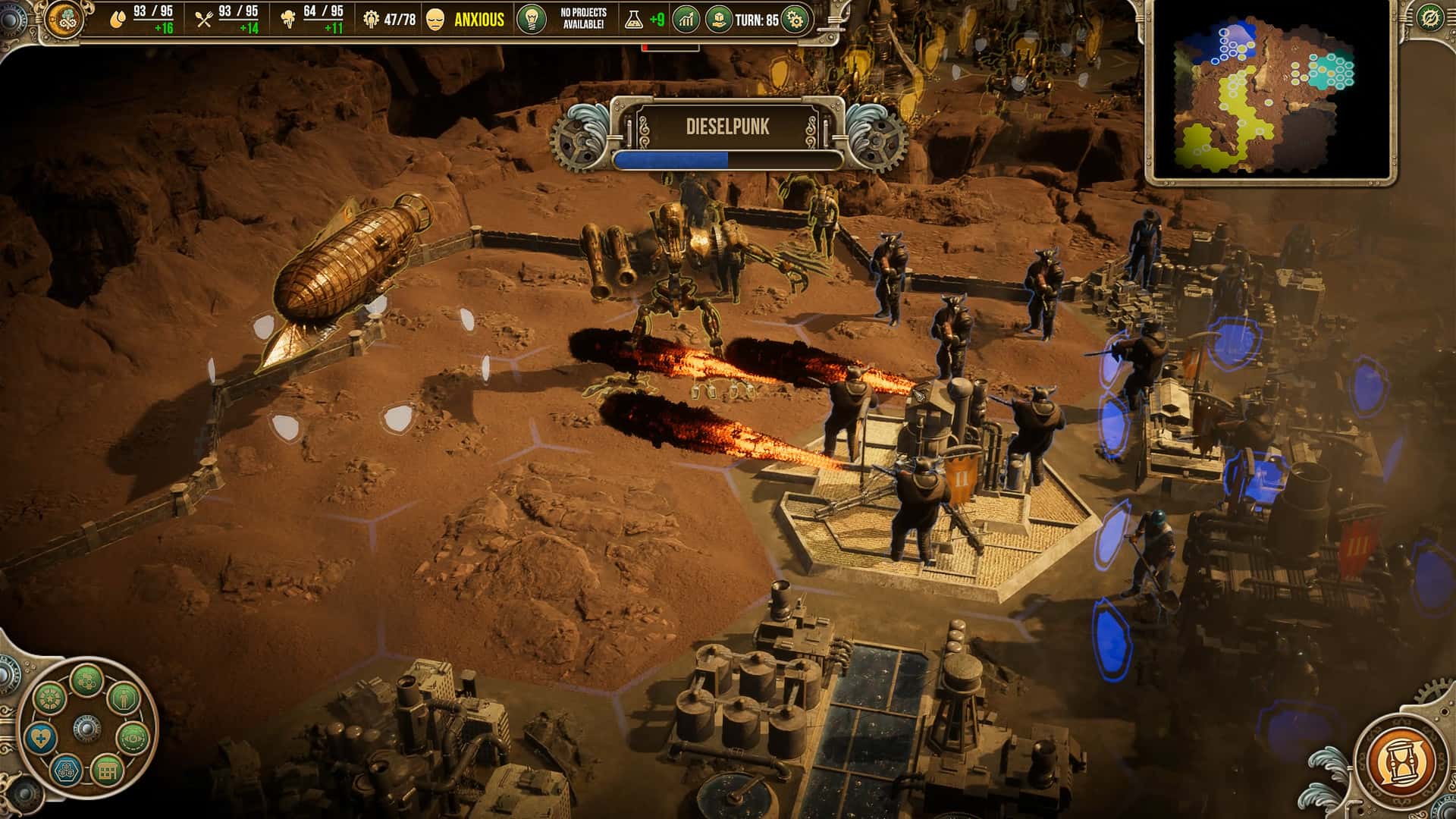
Task: Select the building icon in the radial menu
Action: (x=107, y=770)
